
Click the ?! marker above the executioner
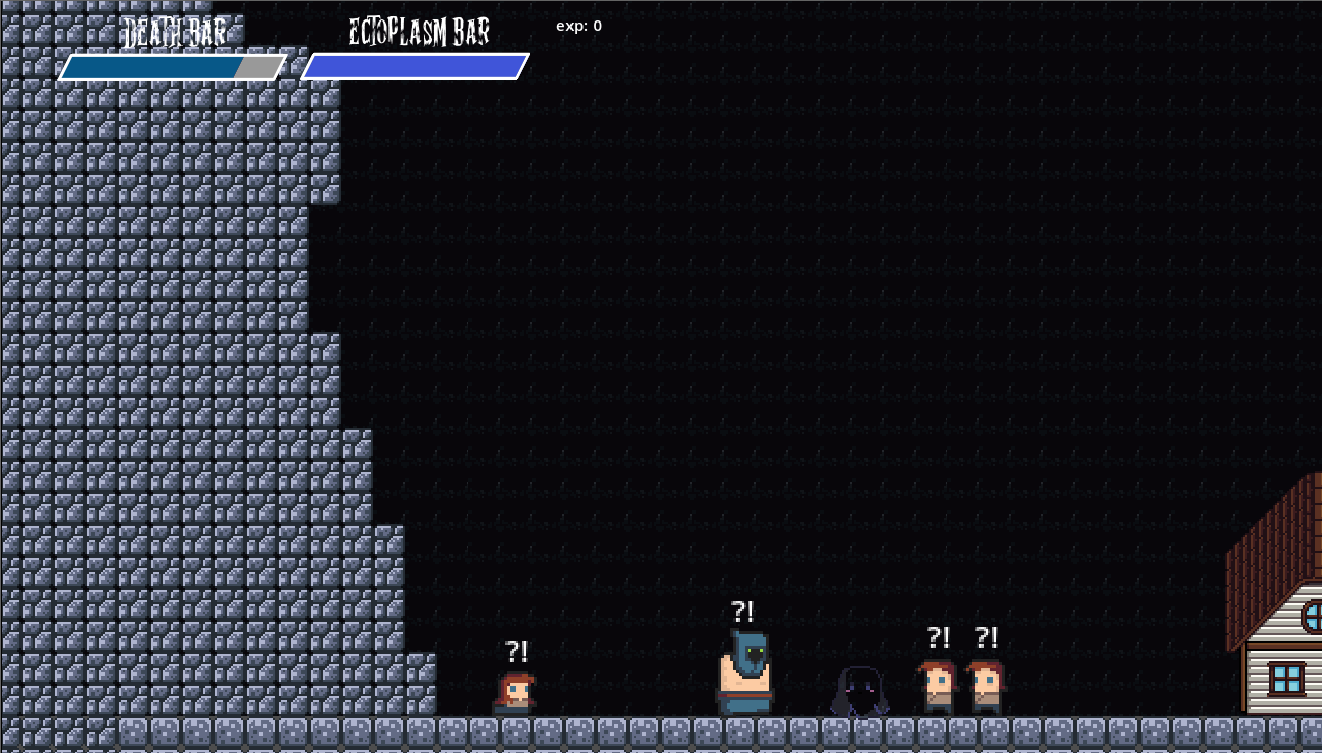pos(743,610)
